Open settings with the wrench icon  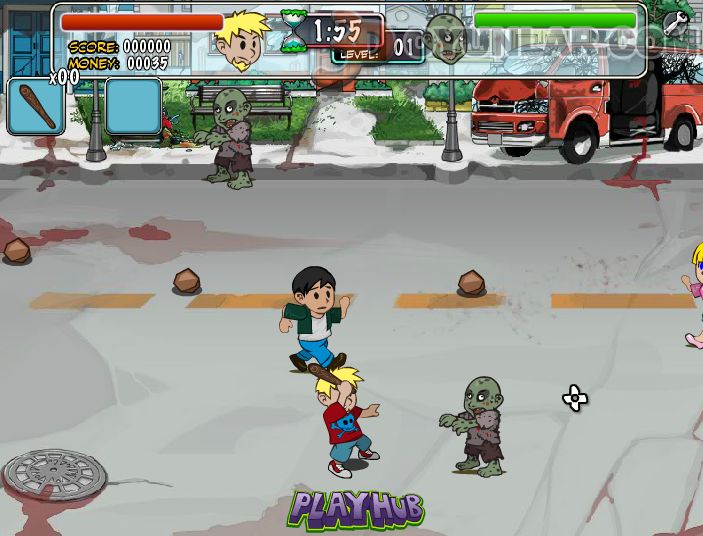[676, 25]
